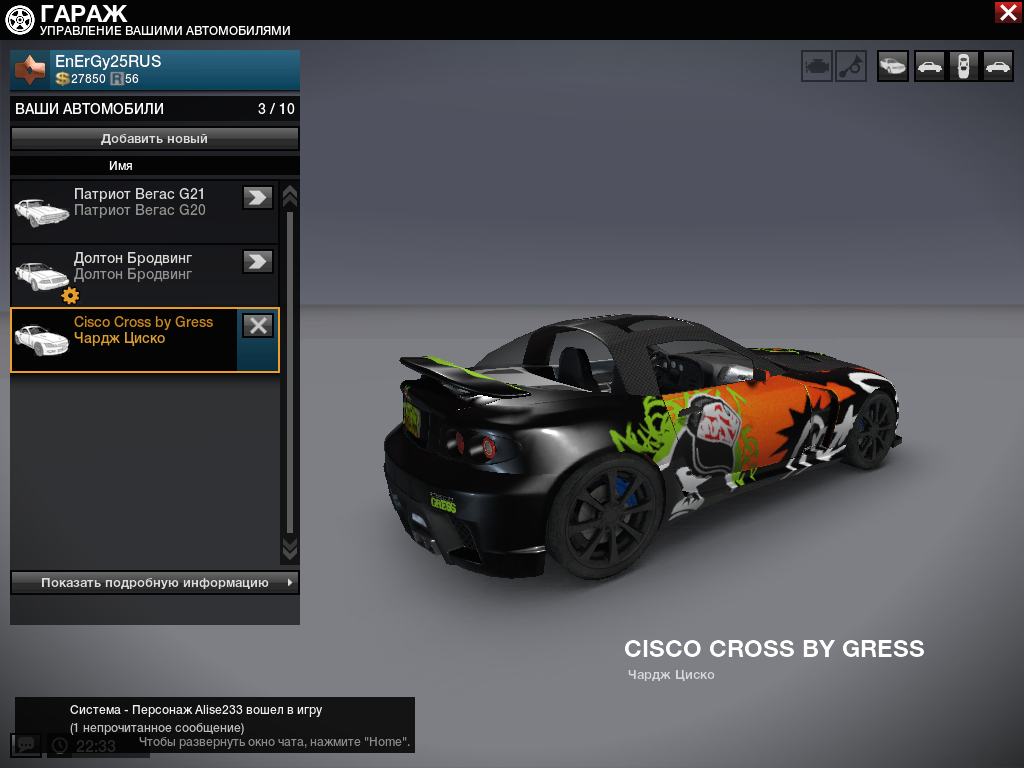This screenshot has height=768, width=1024.
Task: Switch to the top-down car view
Action: coord(963,66)
